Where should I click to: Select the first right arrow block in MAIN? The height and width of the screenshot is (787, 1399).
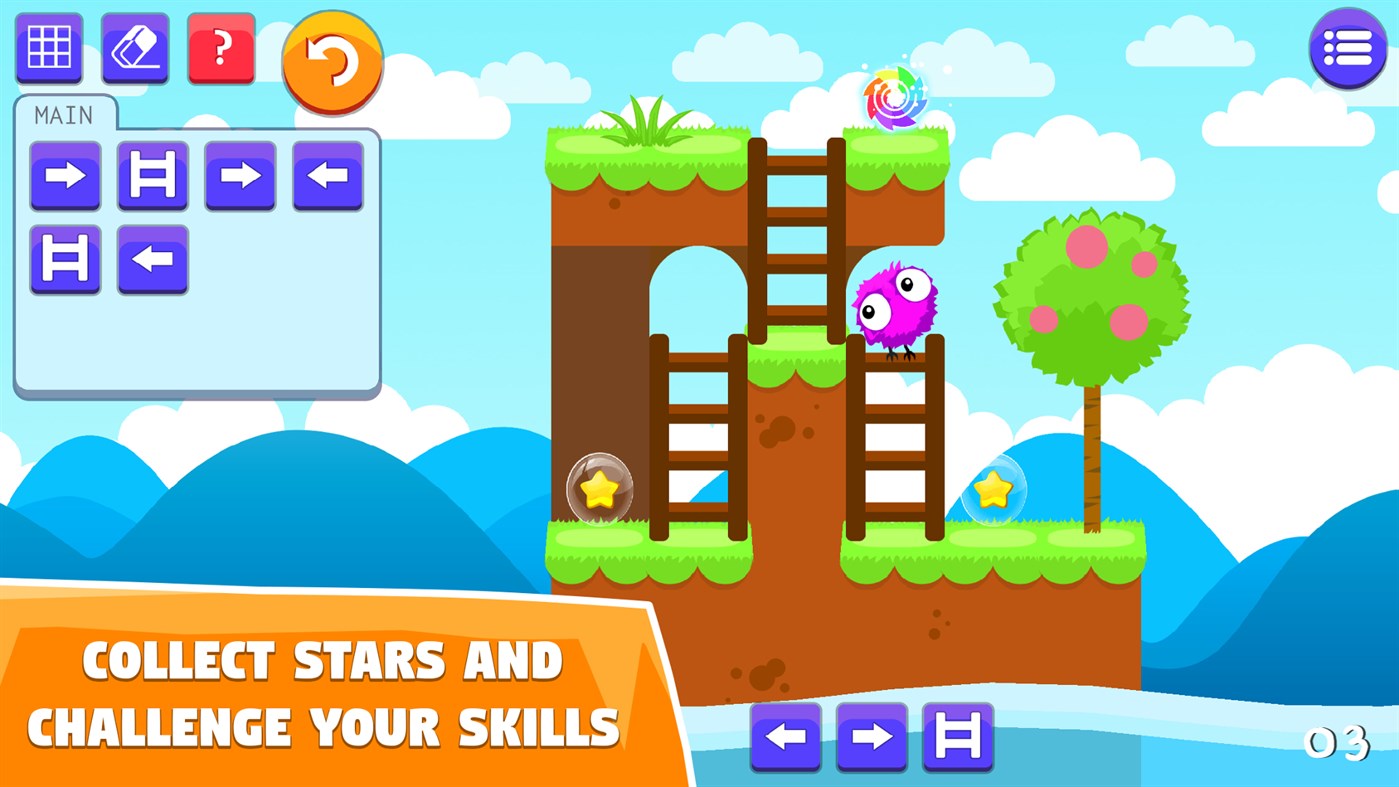click(65, 177)
